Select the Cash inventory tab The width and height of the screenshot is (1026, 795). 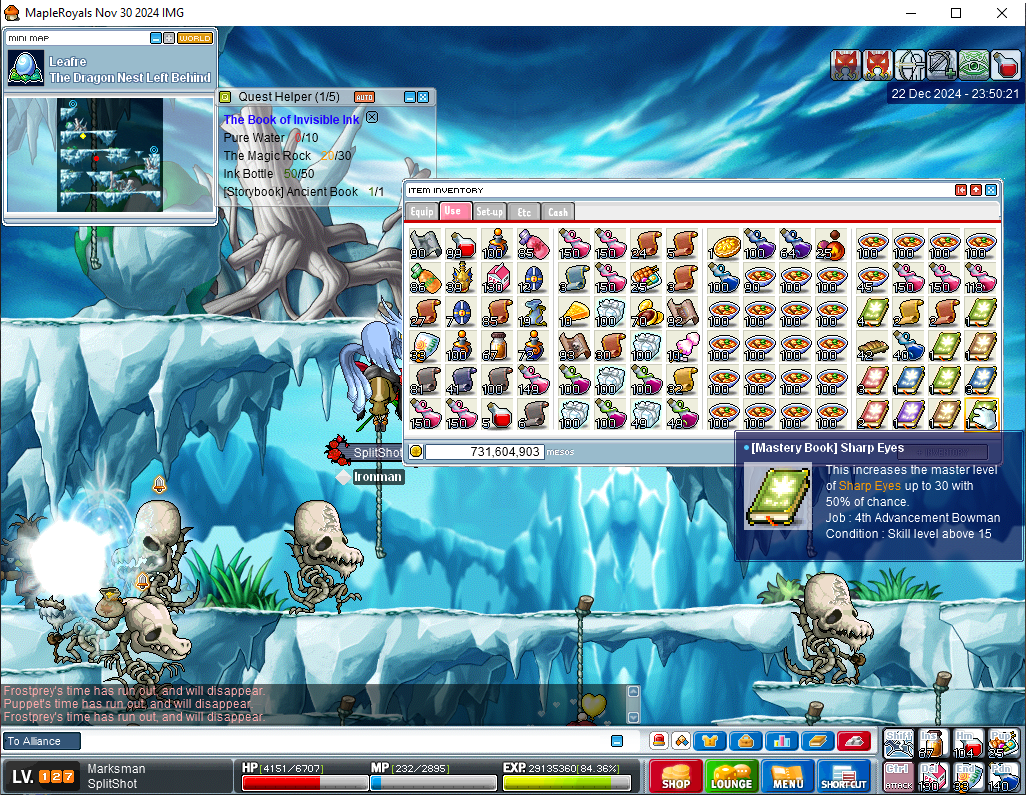(x=558, y=211)
